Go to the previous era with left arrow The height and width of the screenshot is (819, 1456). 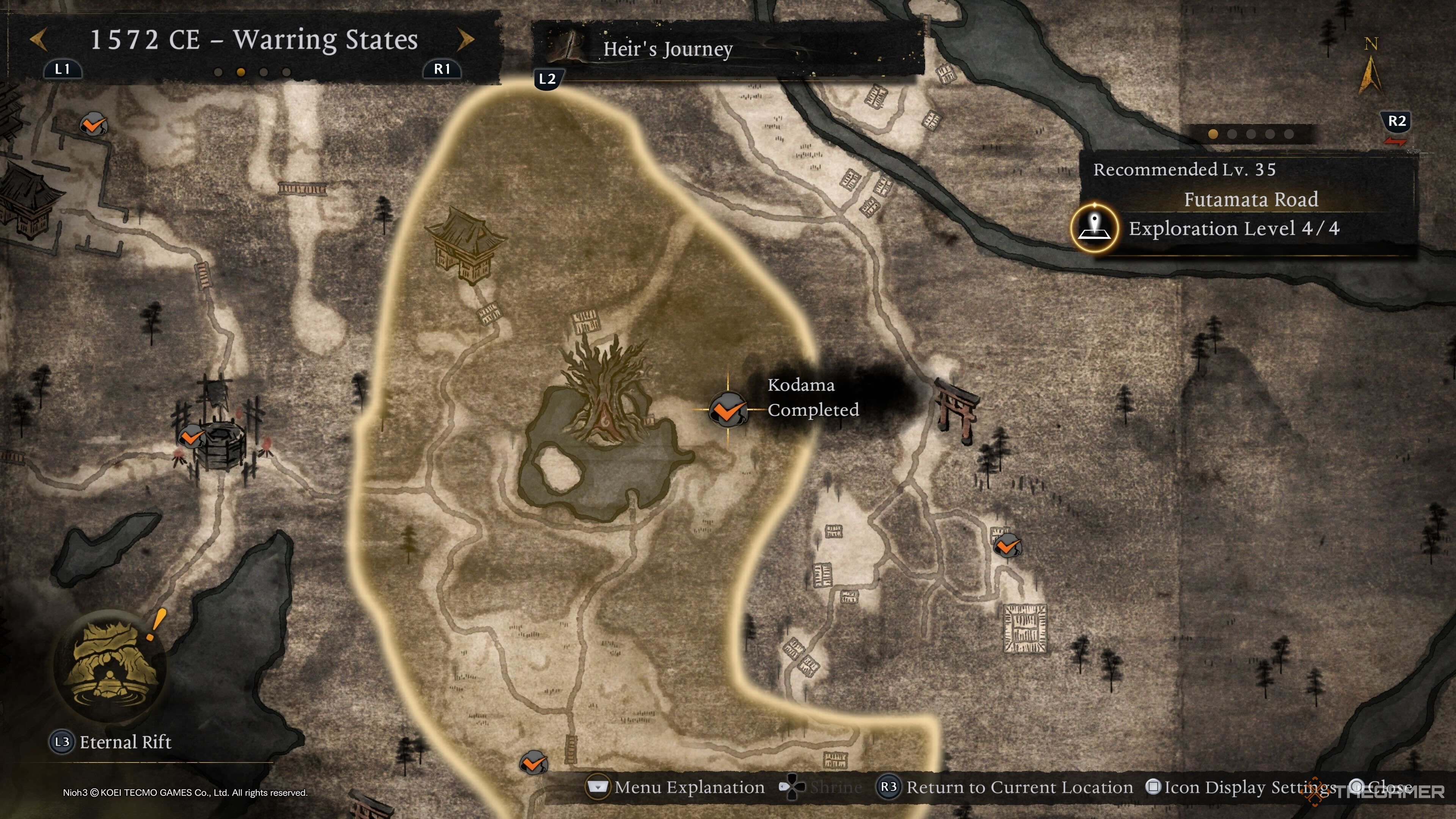tap(38, 39)
